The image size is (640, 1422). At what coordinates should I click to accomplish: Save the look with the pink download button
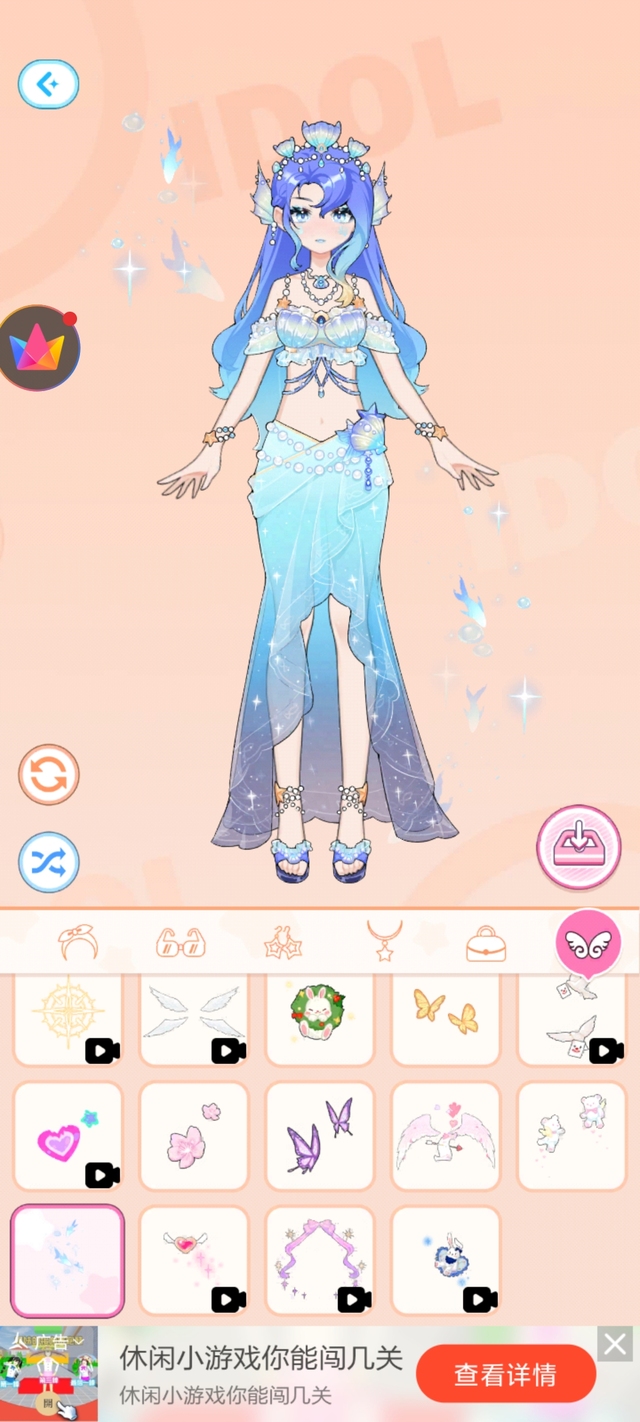tap(578, 847)
